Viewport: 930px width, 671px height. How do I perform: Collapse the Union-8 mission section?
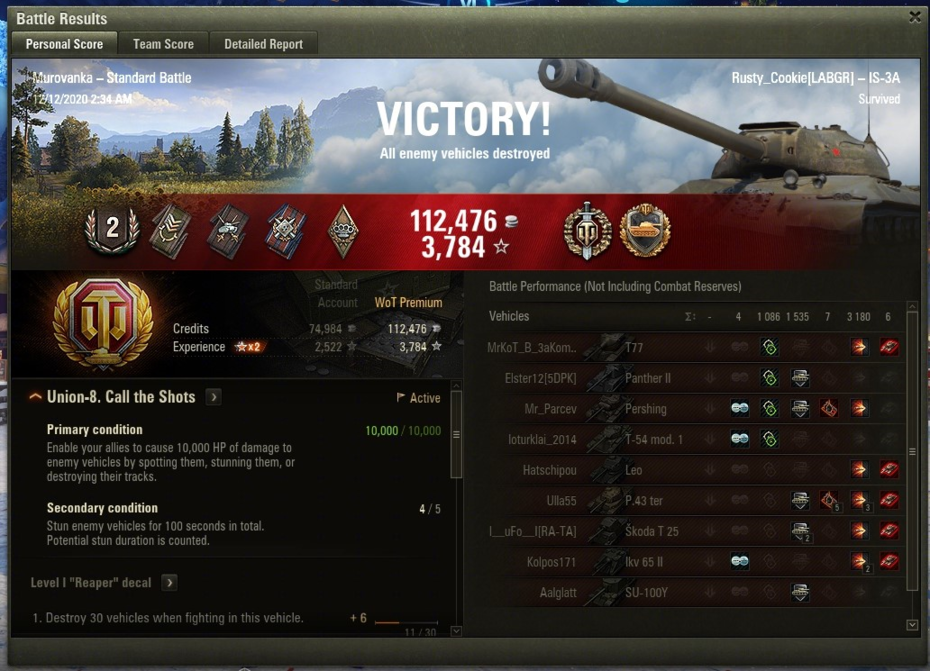[36, 397]
